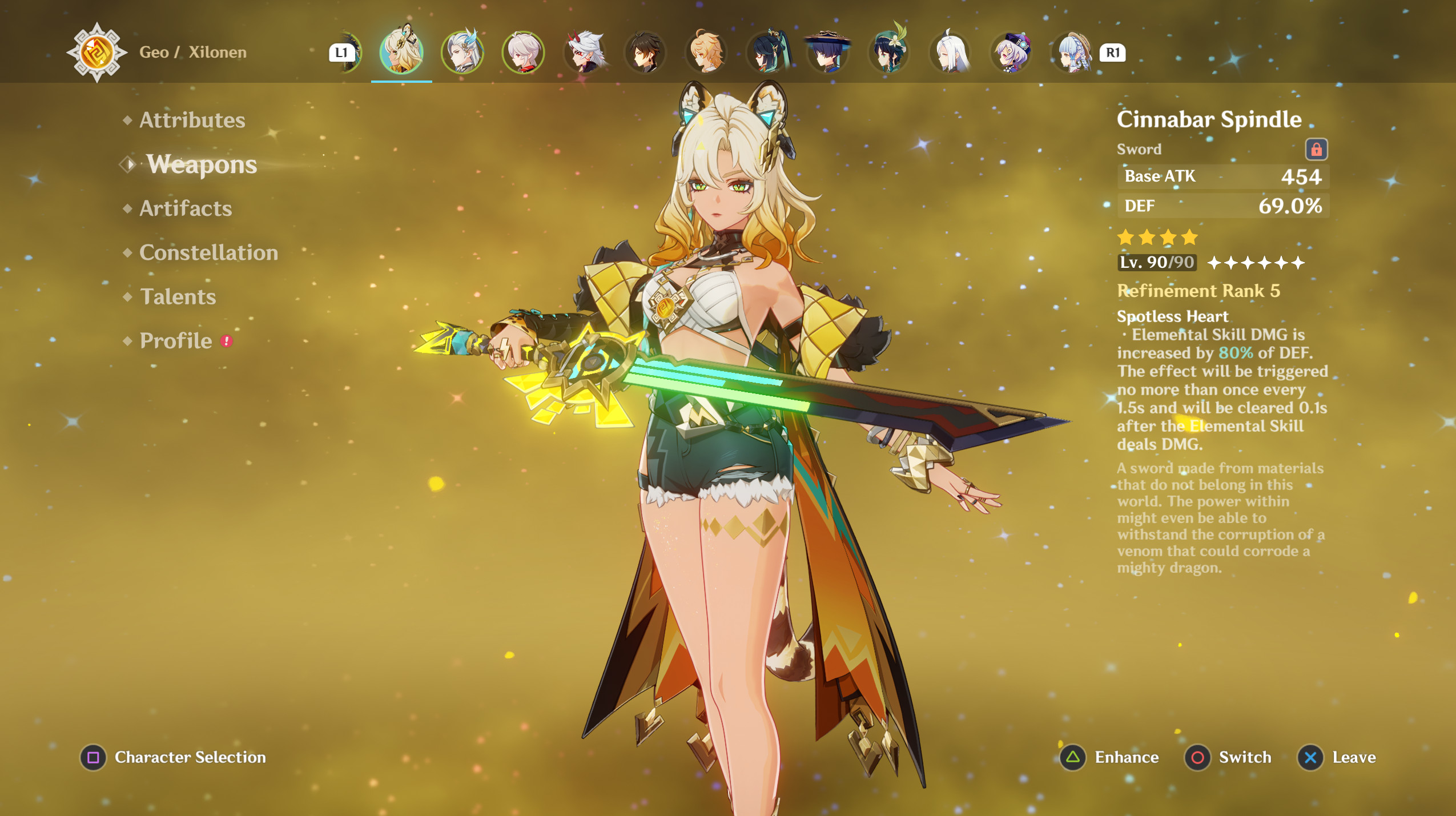Open the Attributes menu entry
Screen dimensions: 1456x816
(192, 120)
